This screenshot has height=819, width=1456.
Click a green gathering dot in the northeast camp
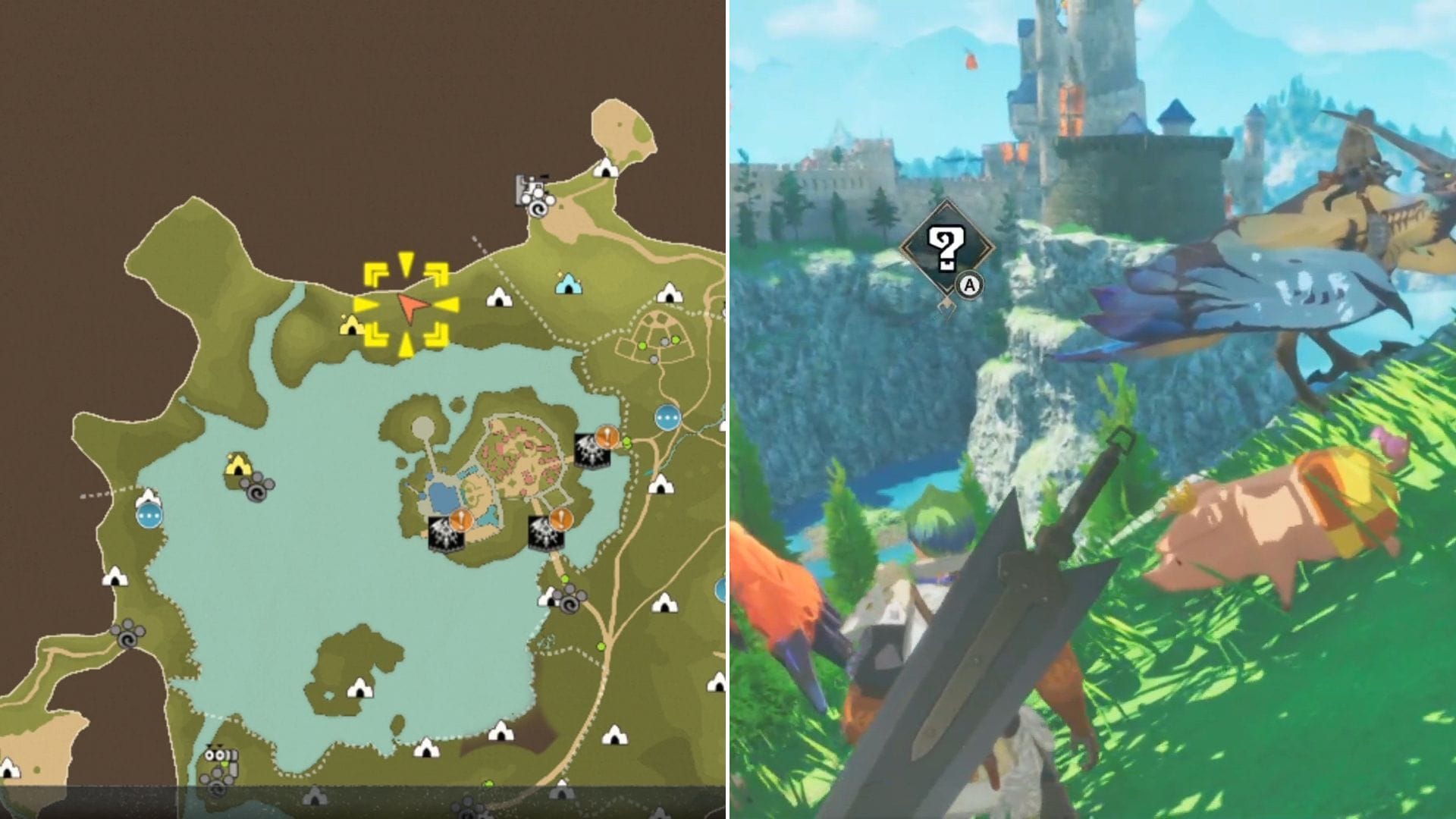(x=642, y=344)
